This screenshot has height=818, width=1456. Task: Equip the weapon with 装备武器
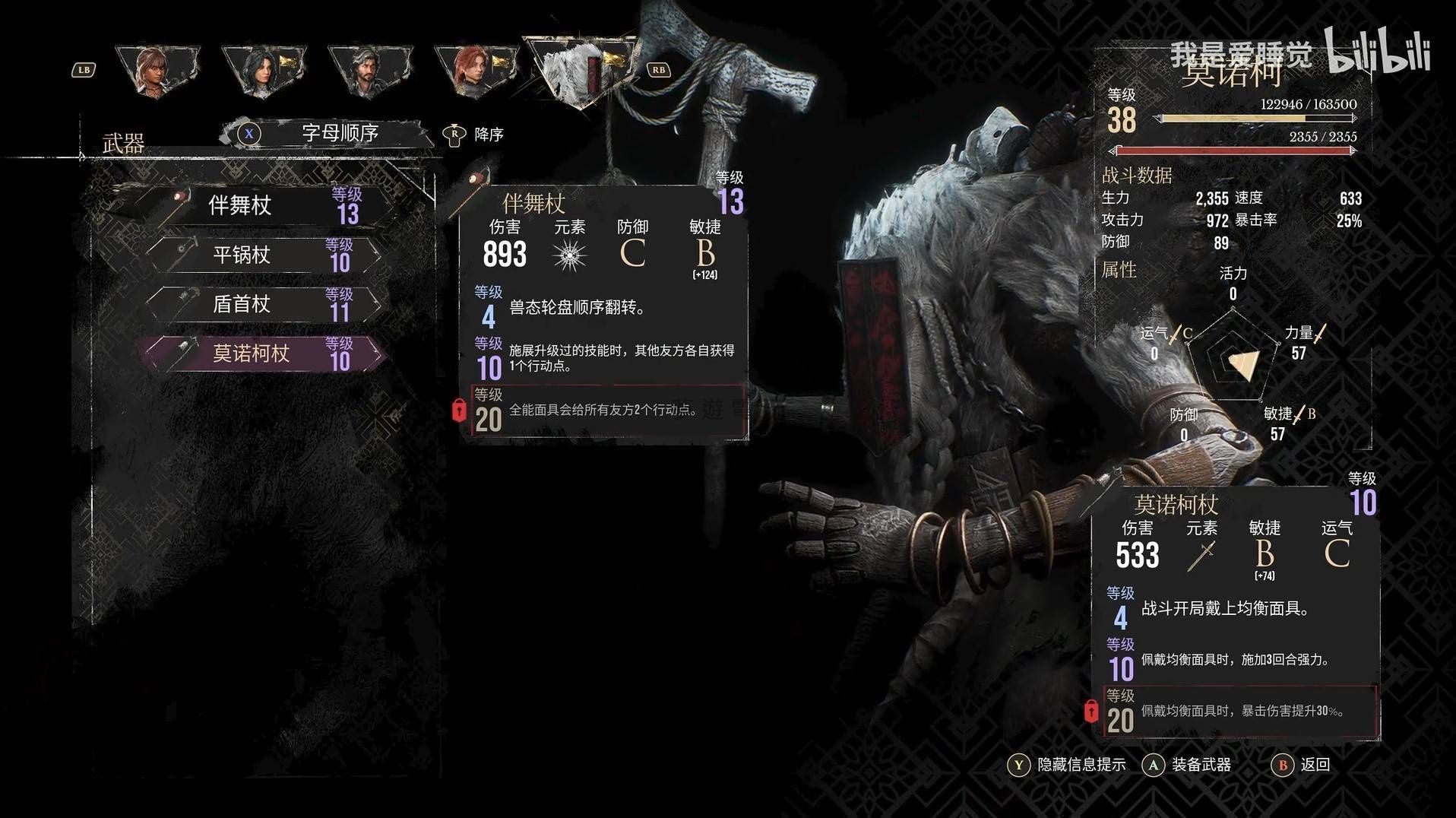[x=1187, y=765]
